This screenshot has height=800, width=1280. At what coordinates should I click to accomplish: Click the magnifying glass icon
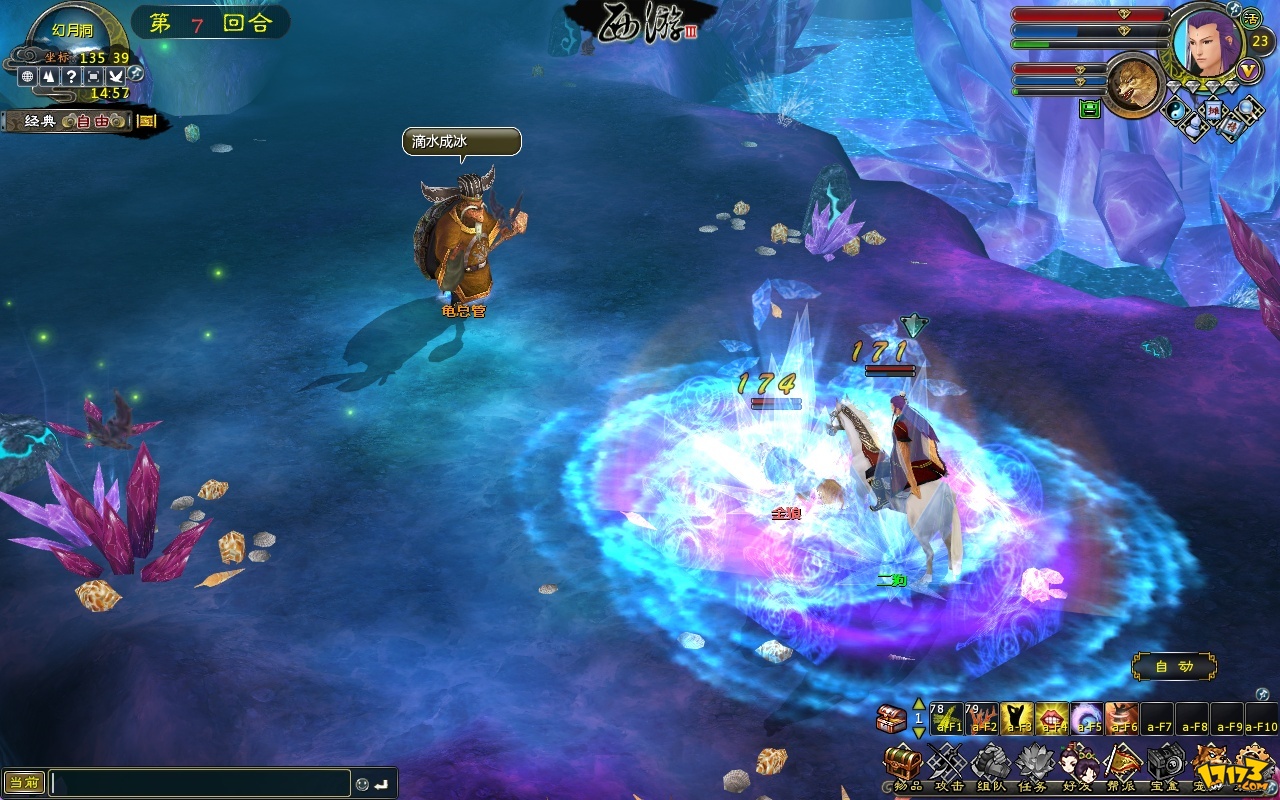click(x=1248, y=109)
